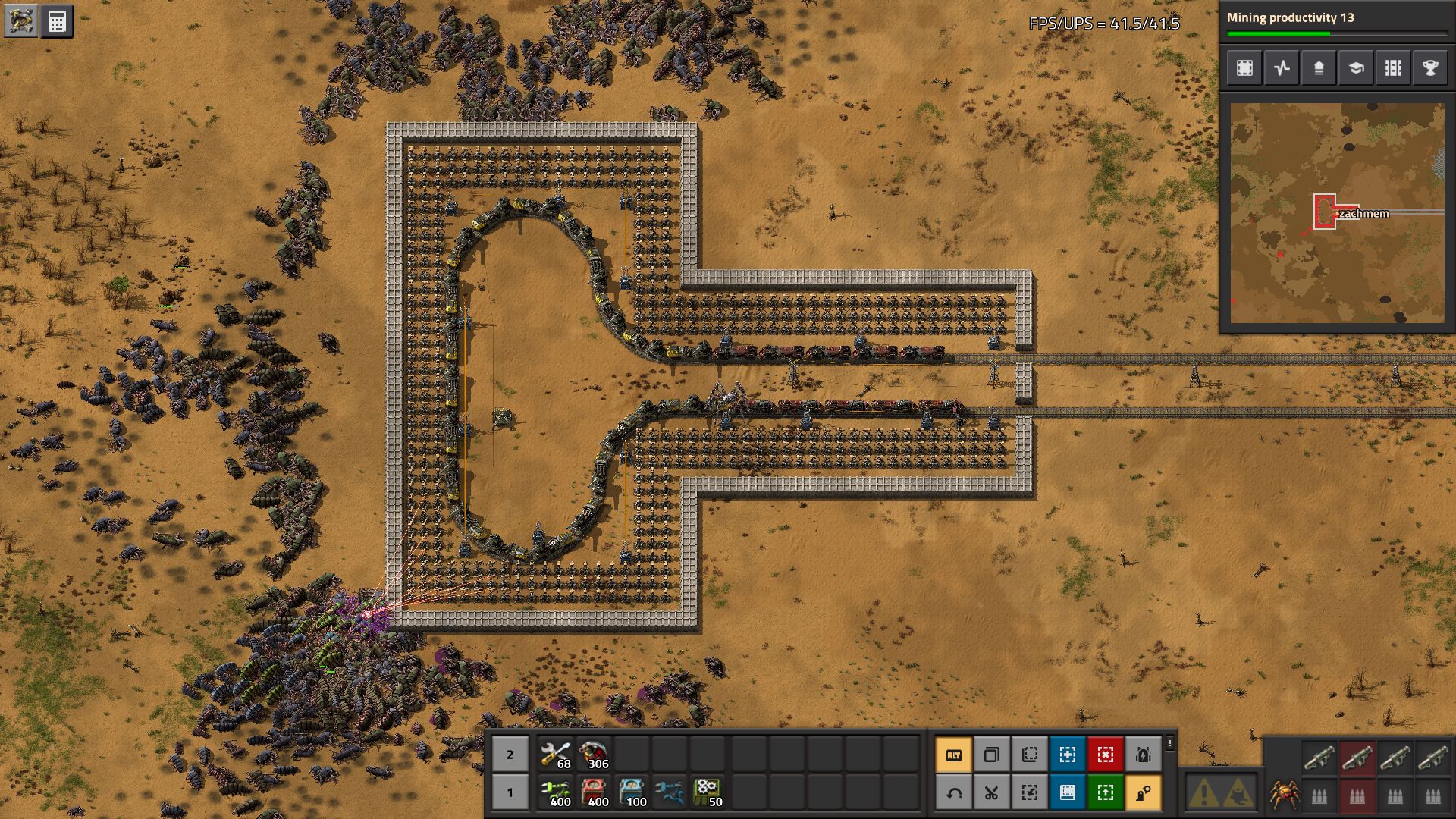Select the green upgrade planner
Screen dimensions: 1456x819
coord(1106,793)
